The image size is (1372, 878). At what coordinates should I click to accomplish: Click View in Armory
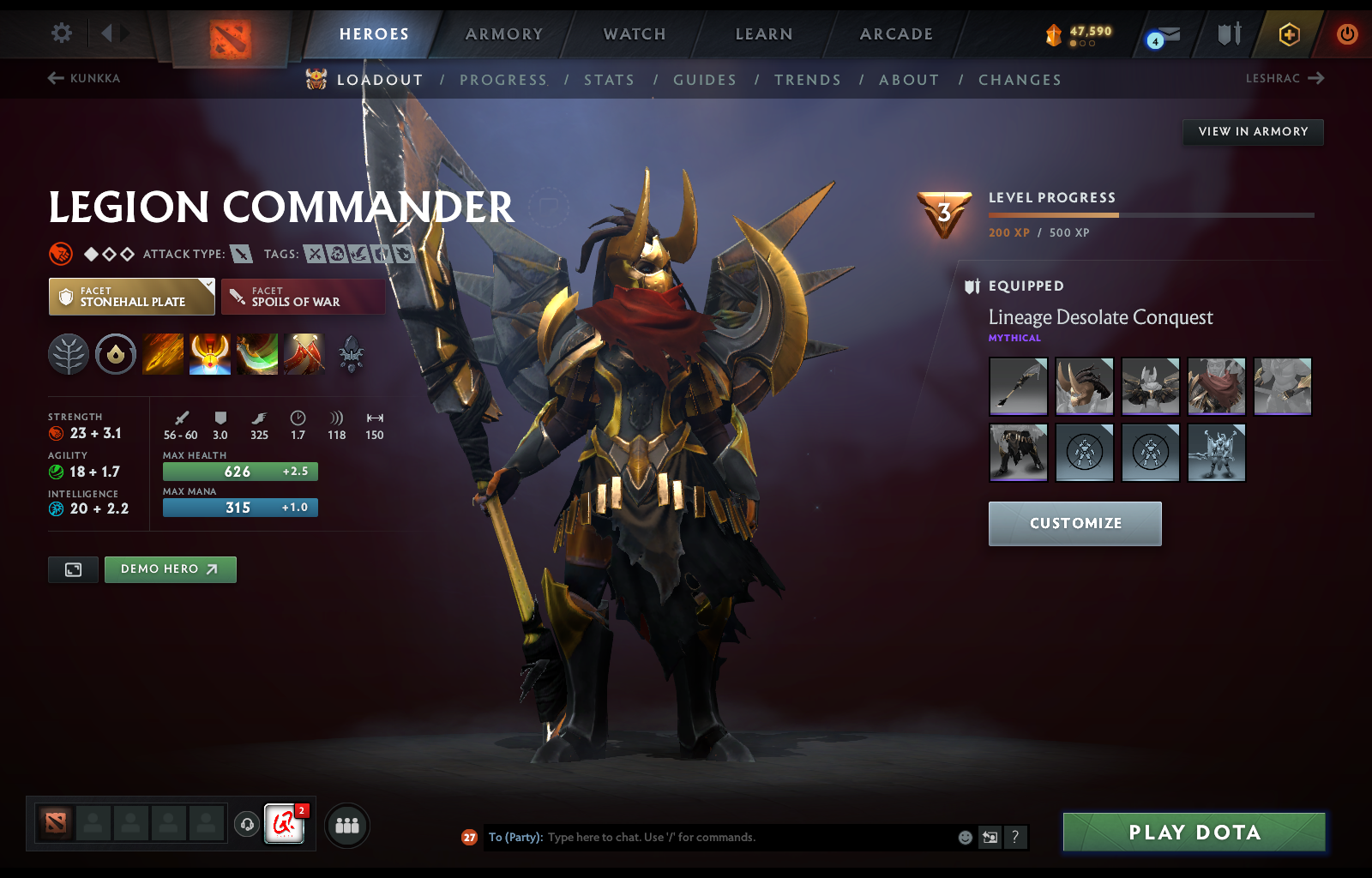[1253, 132]
